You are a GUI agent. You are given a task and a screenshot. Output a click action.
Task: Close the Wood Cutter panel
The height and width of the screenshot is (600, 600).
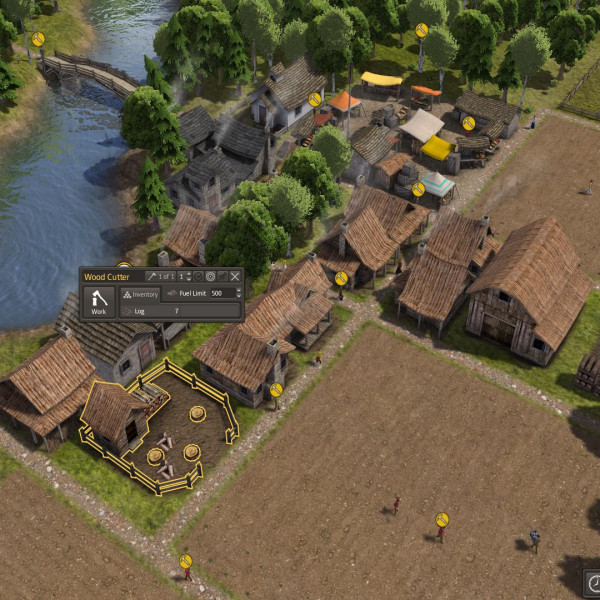235,276
